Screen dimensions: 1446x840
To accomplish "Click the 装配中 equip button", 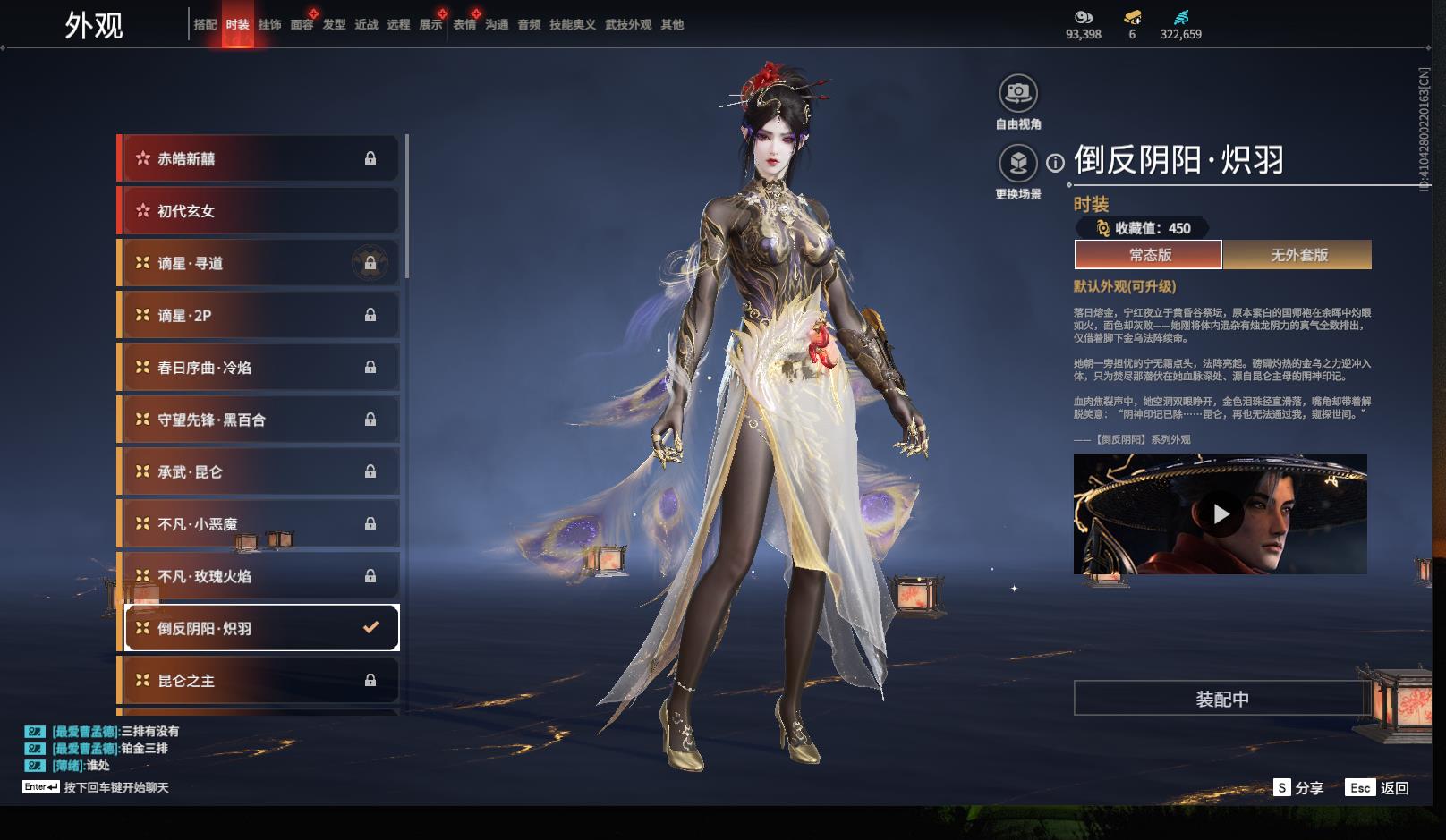I will pos(1221,699).
